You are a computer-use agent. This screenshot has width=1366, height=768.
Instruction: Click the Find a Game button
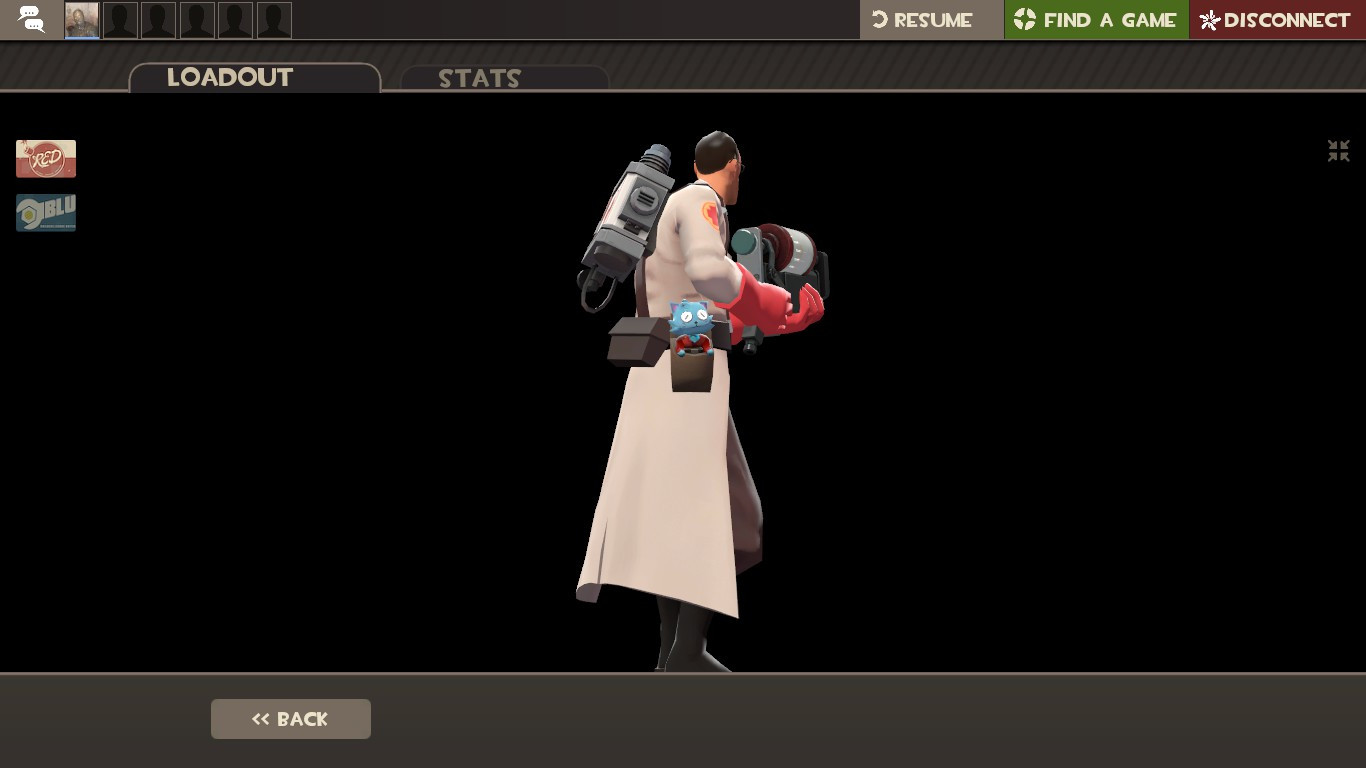click(1096, 19)
